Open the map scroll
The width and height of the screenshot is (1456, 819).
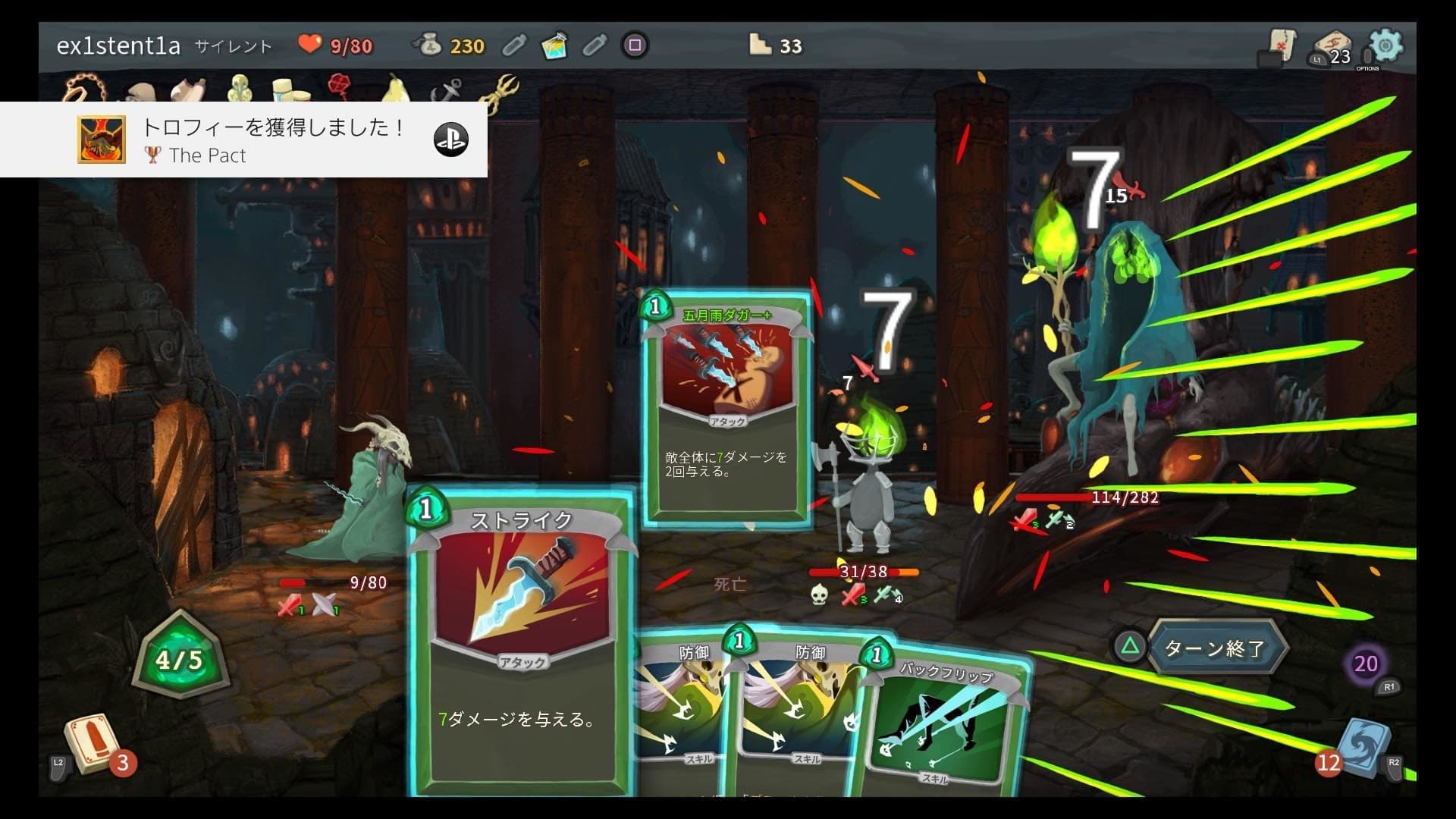[1282, 44]
